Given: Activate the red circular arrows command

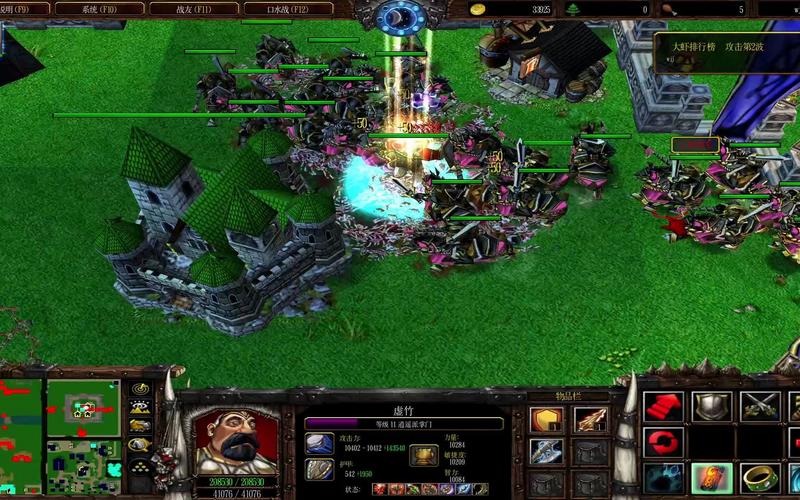Looking at the screenshot, I should 662,441.
